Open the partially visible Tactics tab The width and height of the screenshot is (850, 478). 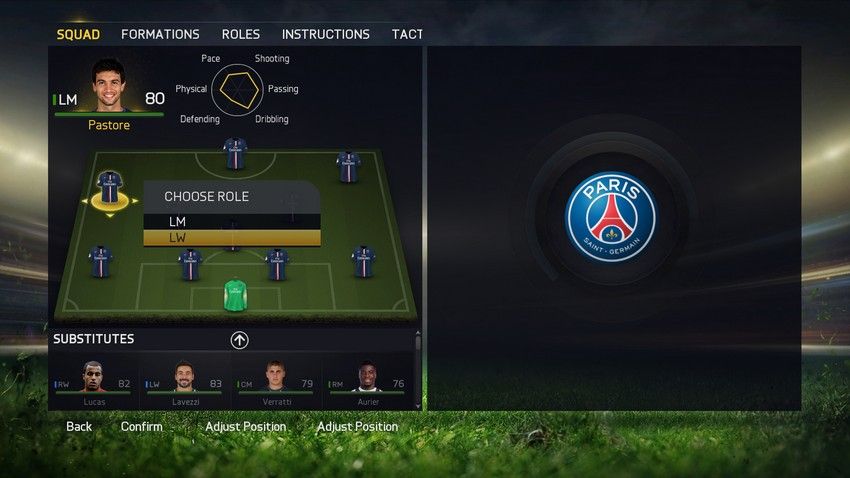pos(407,34)
